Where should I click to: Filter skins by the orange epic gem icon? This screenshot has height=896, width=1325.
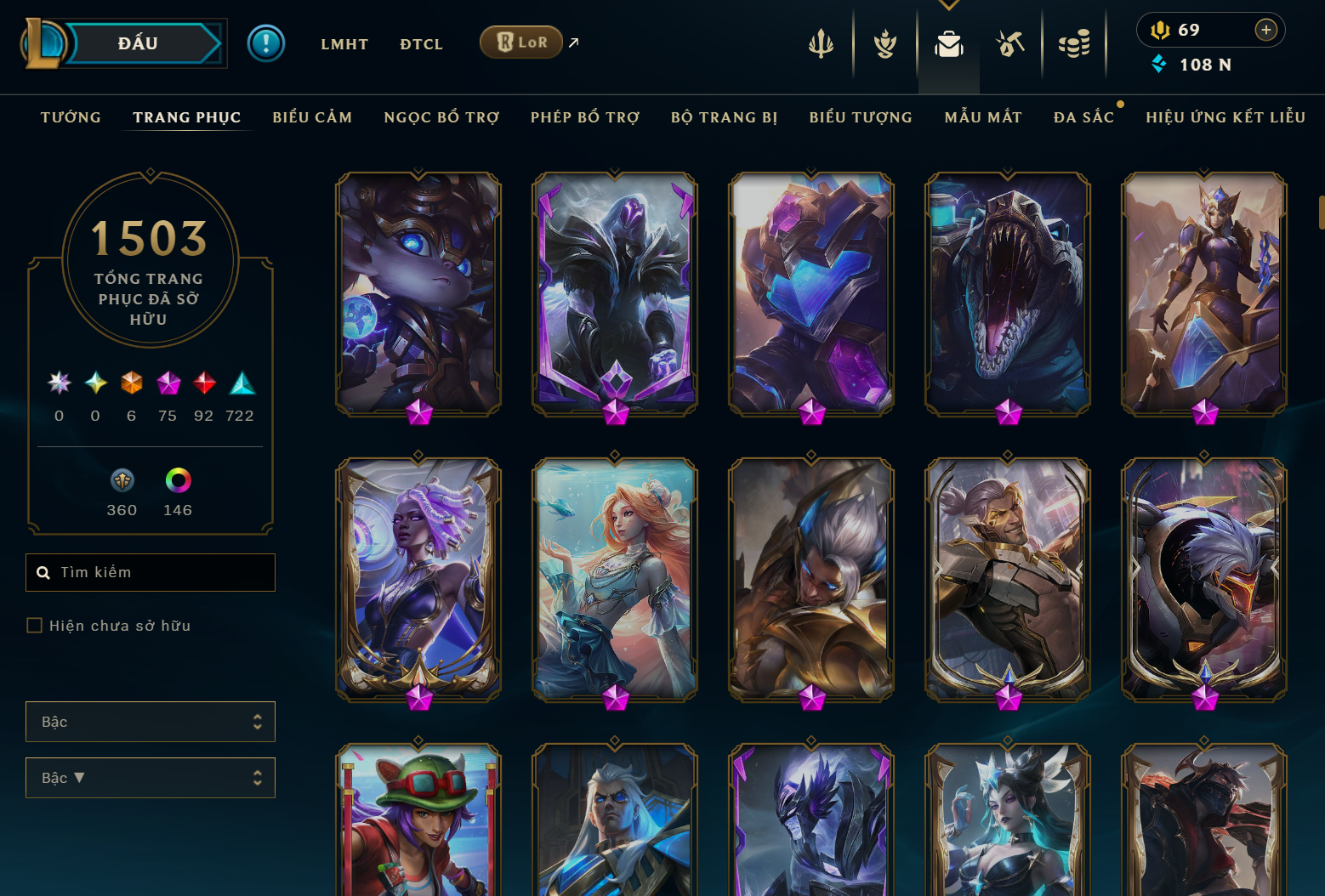131,383
